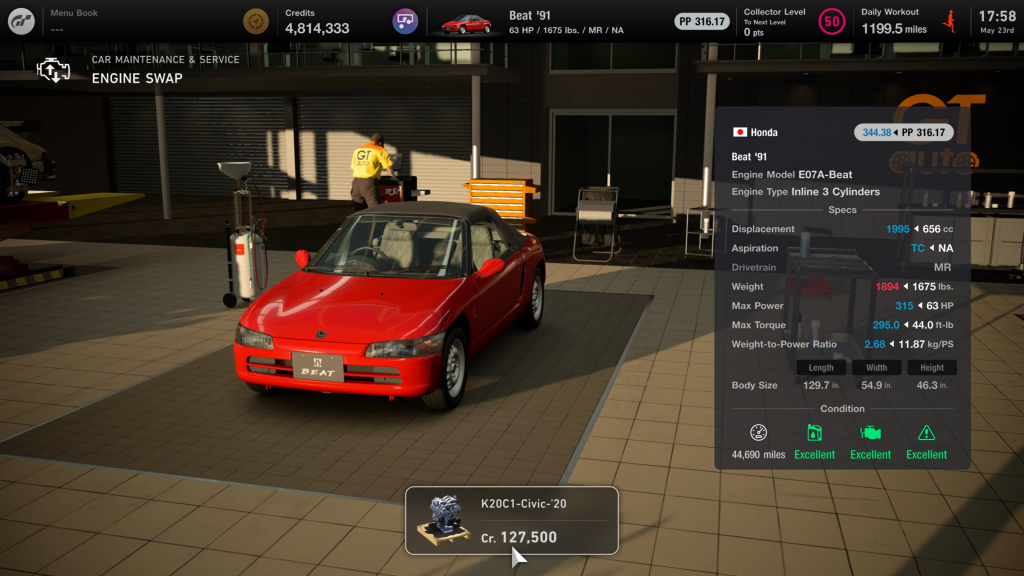Click the purple icon beside Credits
The width and height of the screenshot is (1024, 576).
[x=404, y=21]
